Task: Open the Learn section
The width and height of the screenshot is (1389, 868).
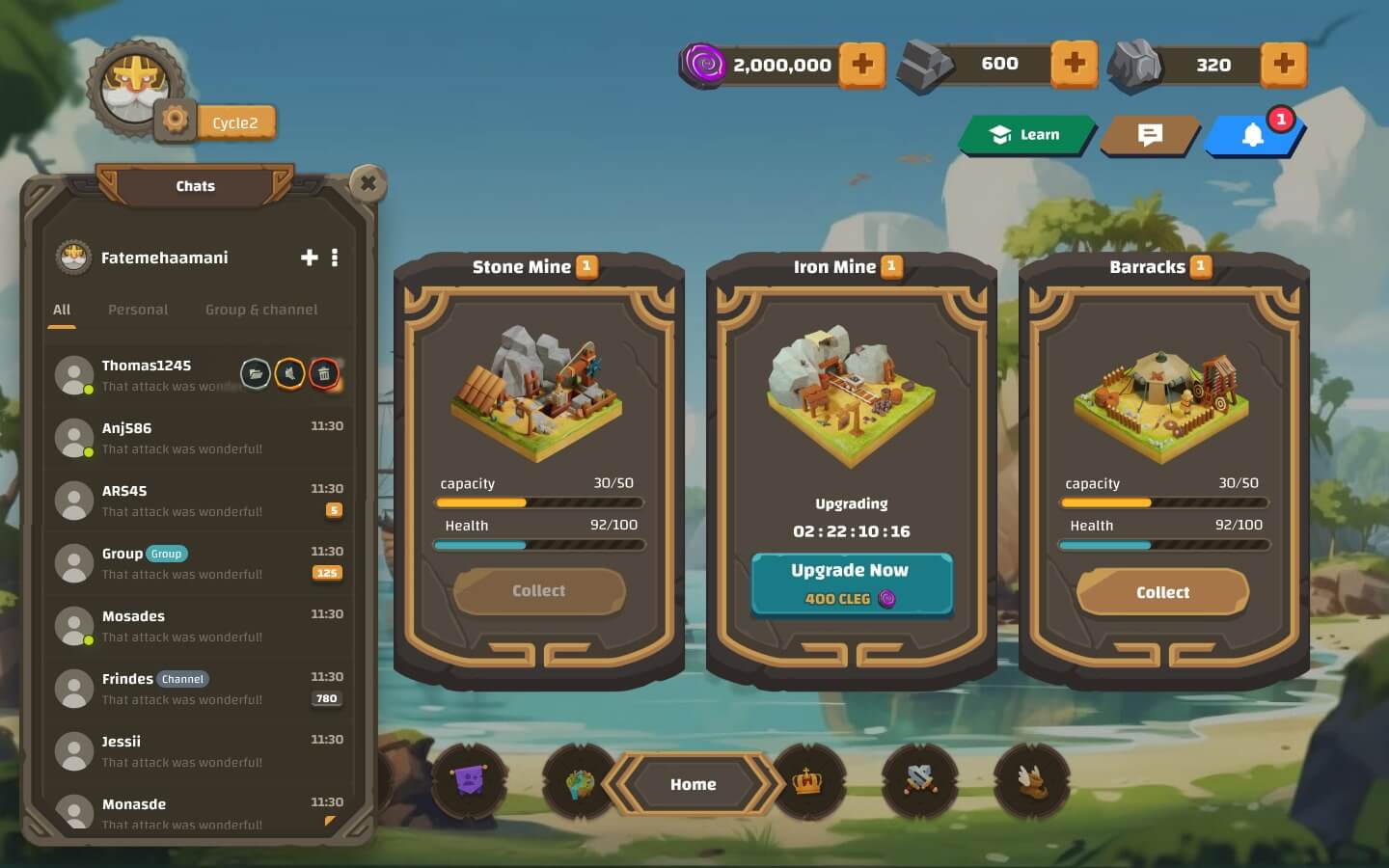Action: tap(1026, 135)
